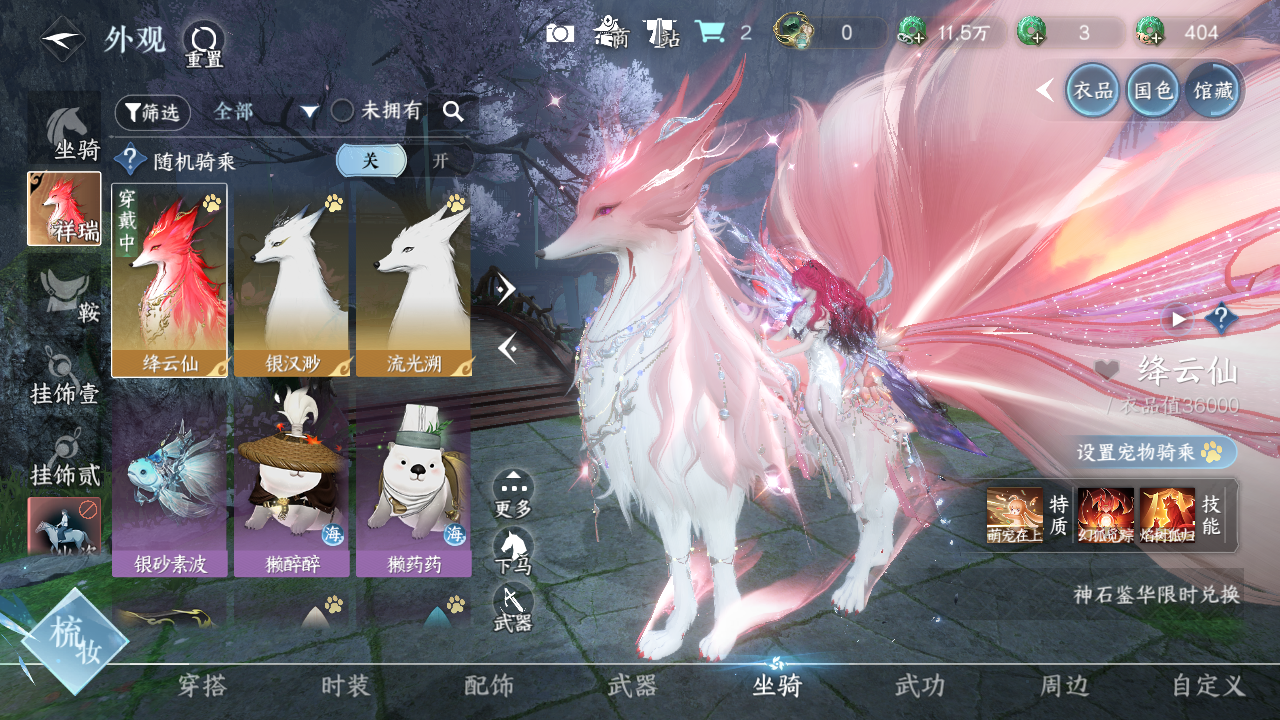
Task: Open the 衣品 round button
Action: click(1092, 90)
